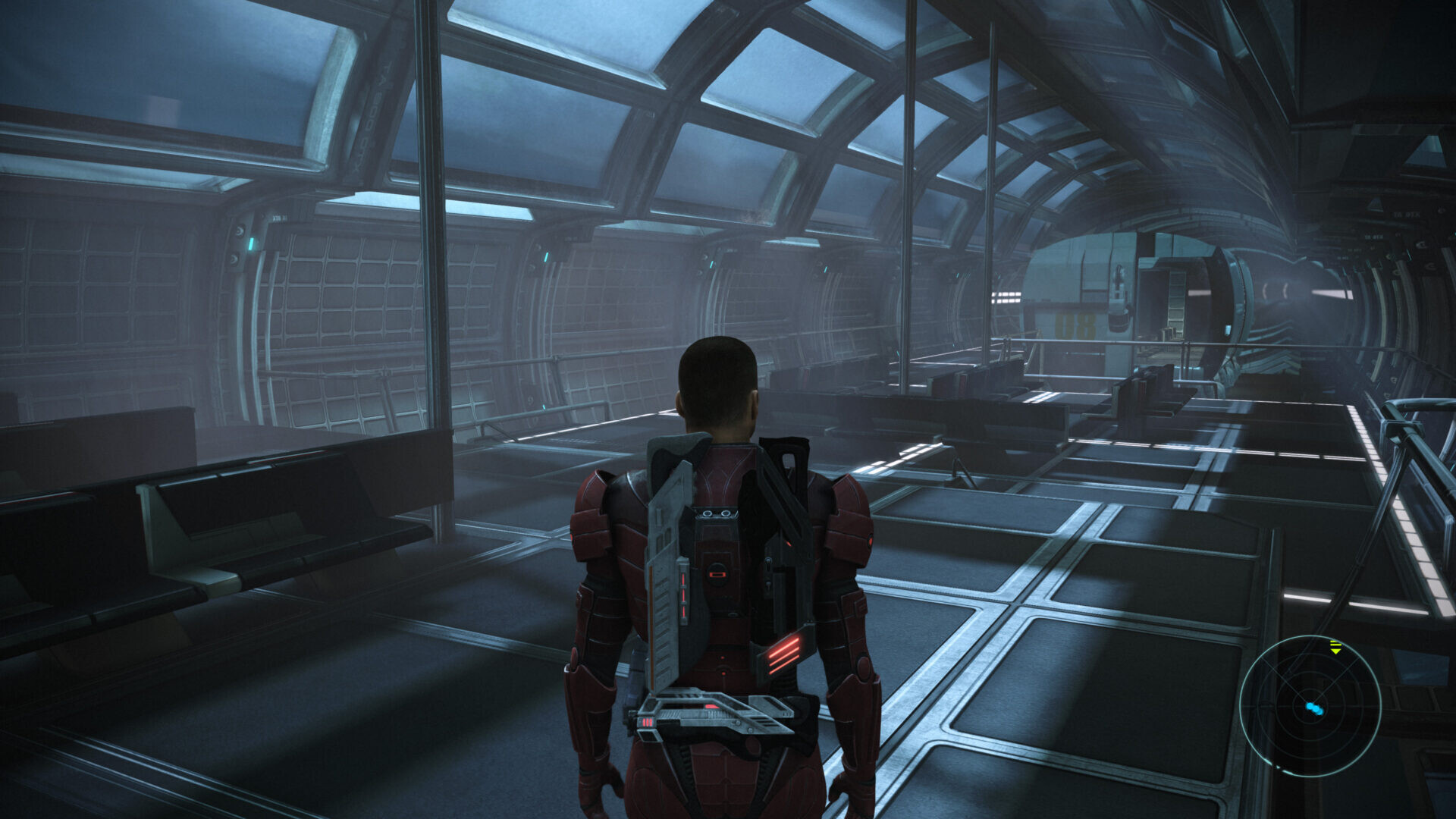
Task: Select the yellow objective marker on radar
Action: click(1335, 648)
